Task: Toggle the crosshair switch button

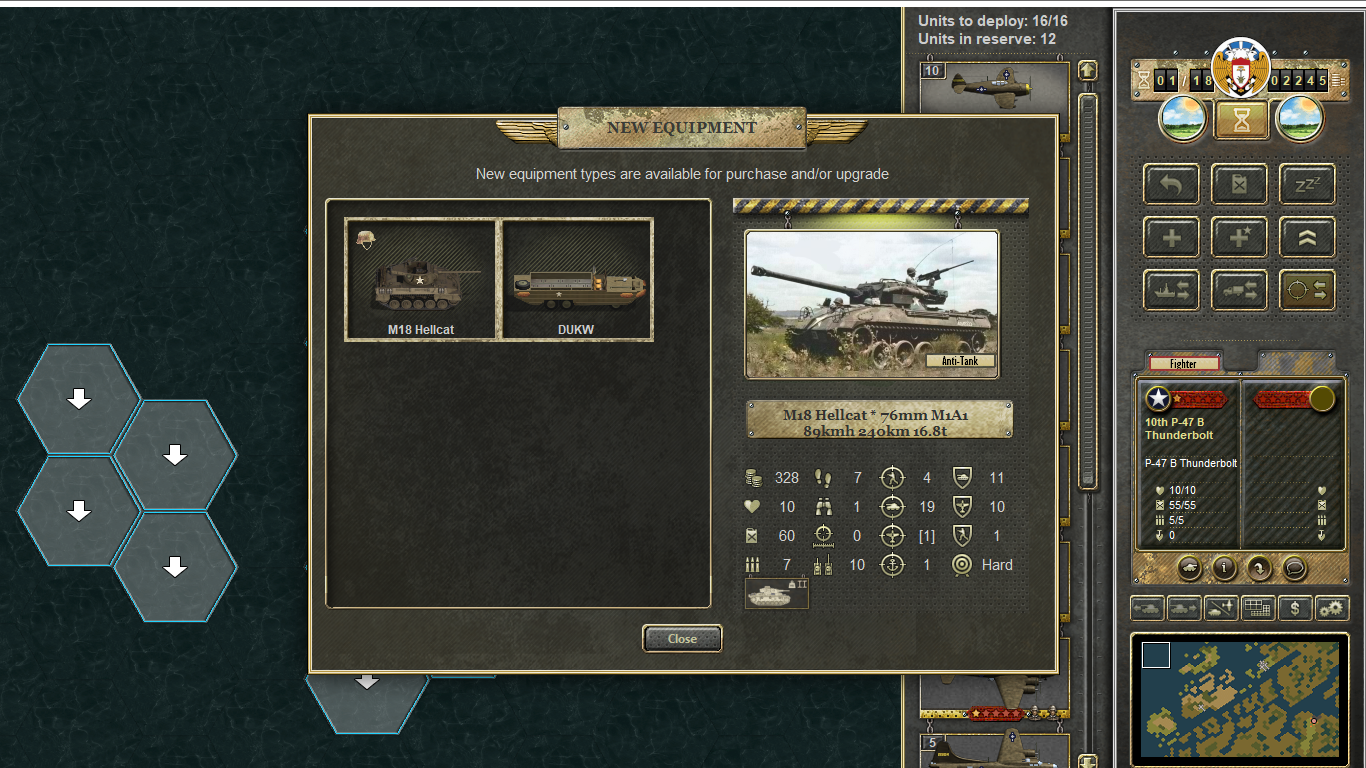Action: (1307, 290)
